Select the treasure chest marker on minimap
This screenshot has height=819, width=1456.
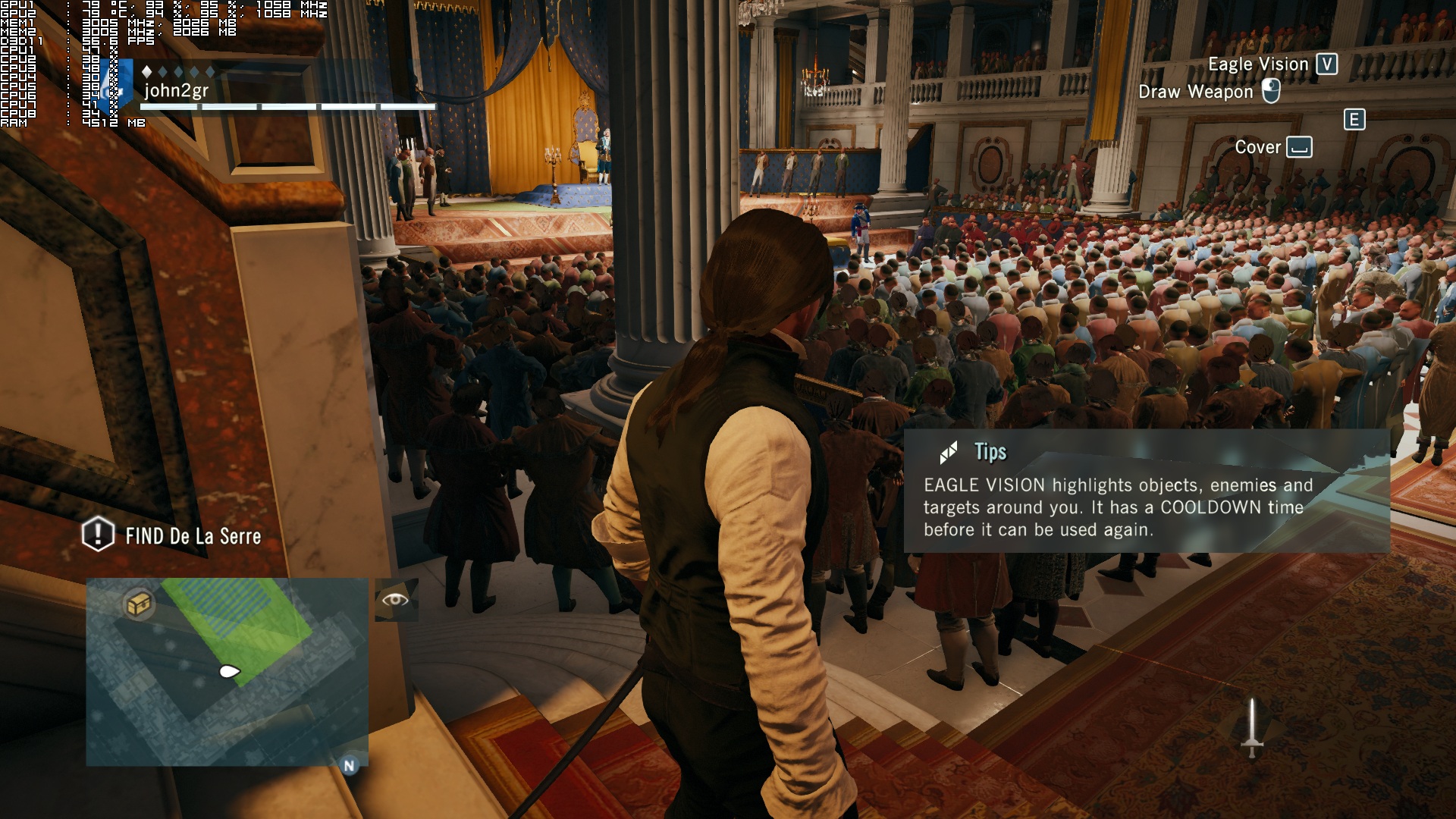pos(139,604)
